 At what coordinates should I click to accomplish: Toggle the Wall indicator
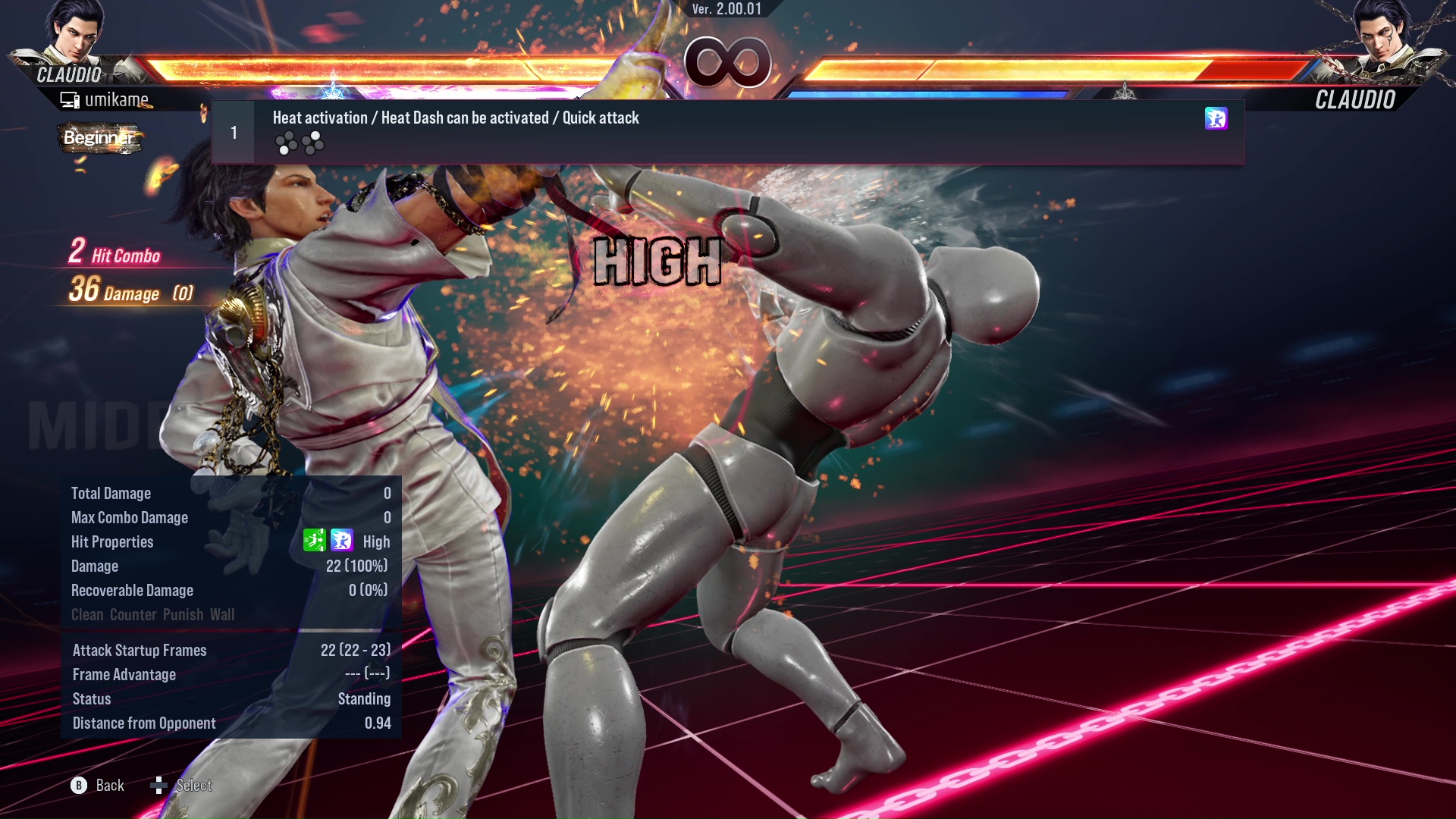(224, 615)
